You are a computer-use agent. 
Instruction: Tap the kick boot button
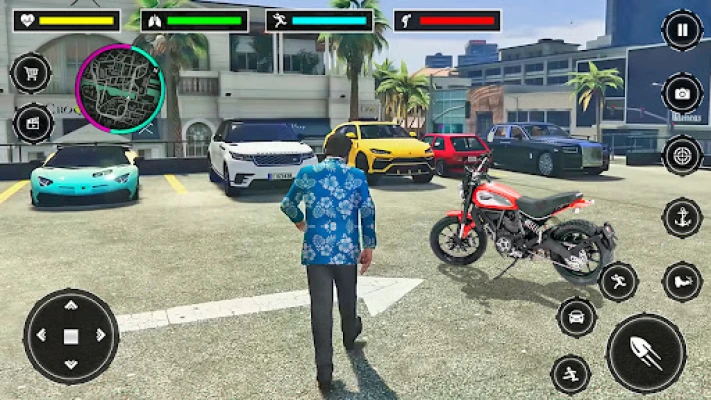682,281
